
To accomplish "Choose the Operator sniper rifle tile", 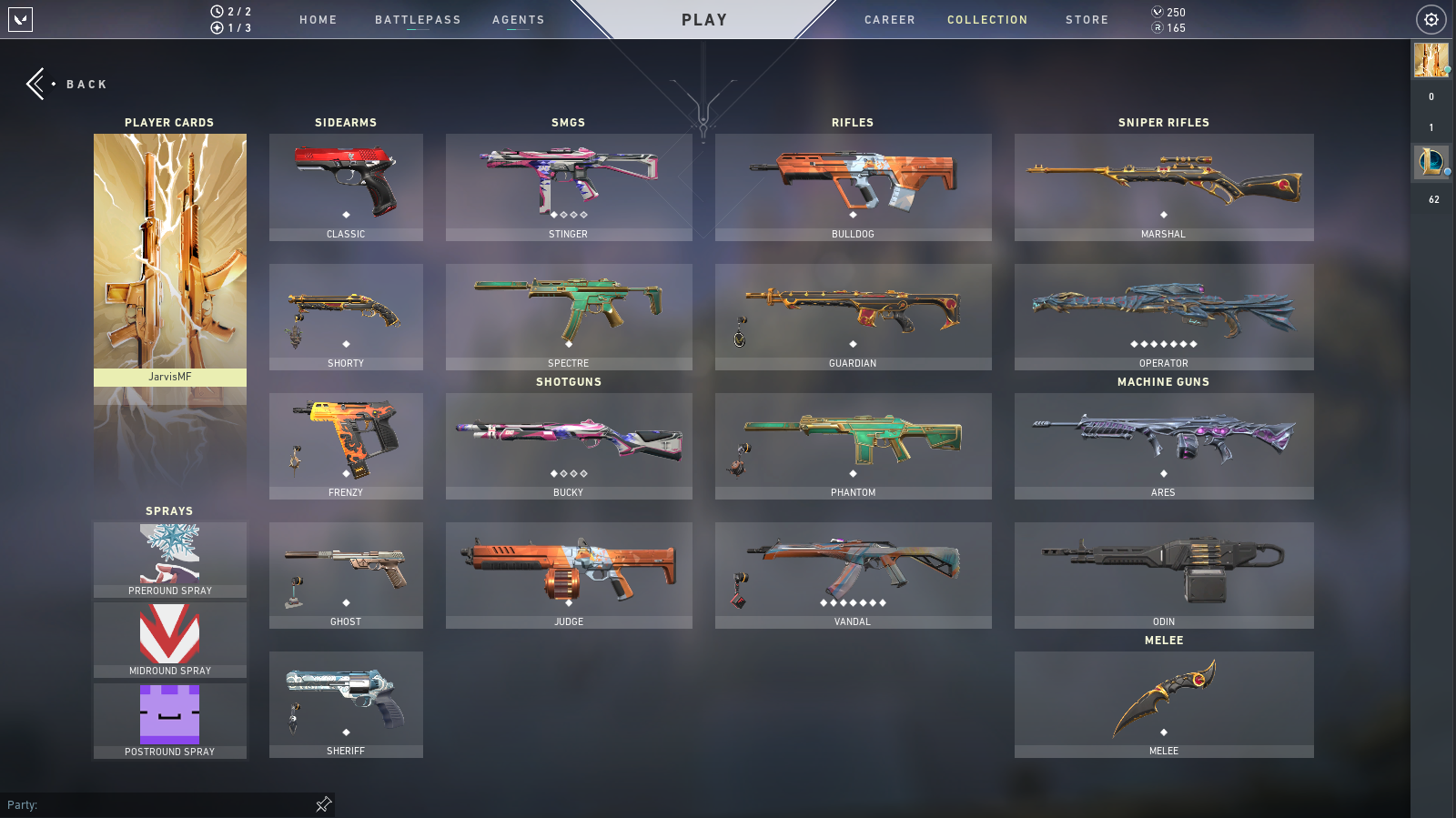I will 1164,317.
